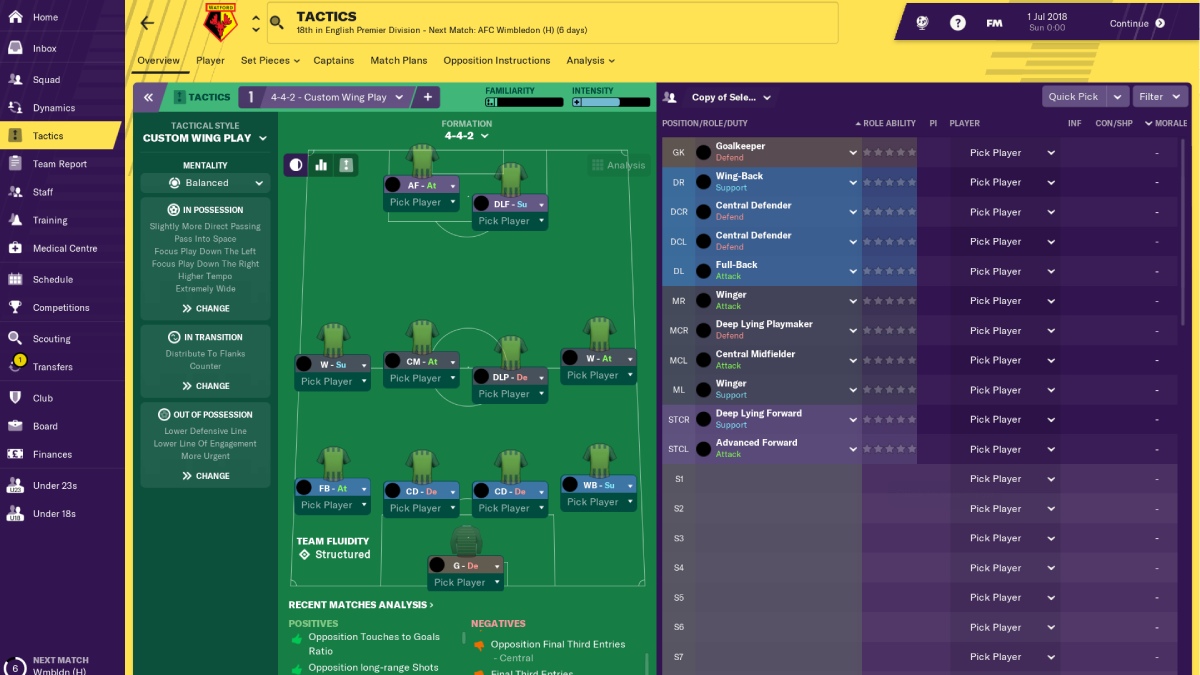Change the In Possession instructions
1200x675 pixels.
[x=205, y=309]
